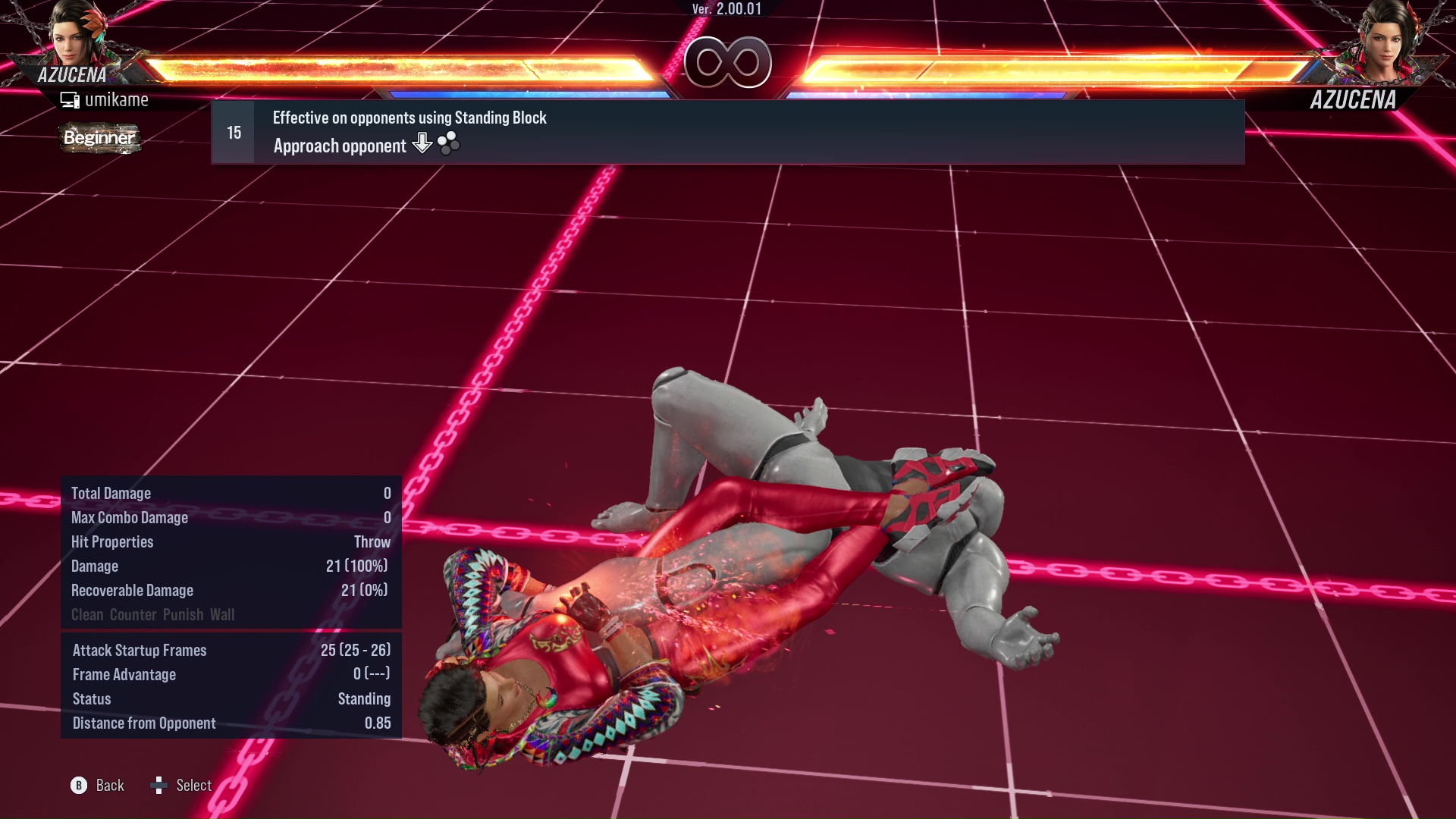Toggle the Clean Counter Punish Wall indicators
Image resolution: width=1456 pixels, height=819 pixels.
(x=152, y=614)
